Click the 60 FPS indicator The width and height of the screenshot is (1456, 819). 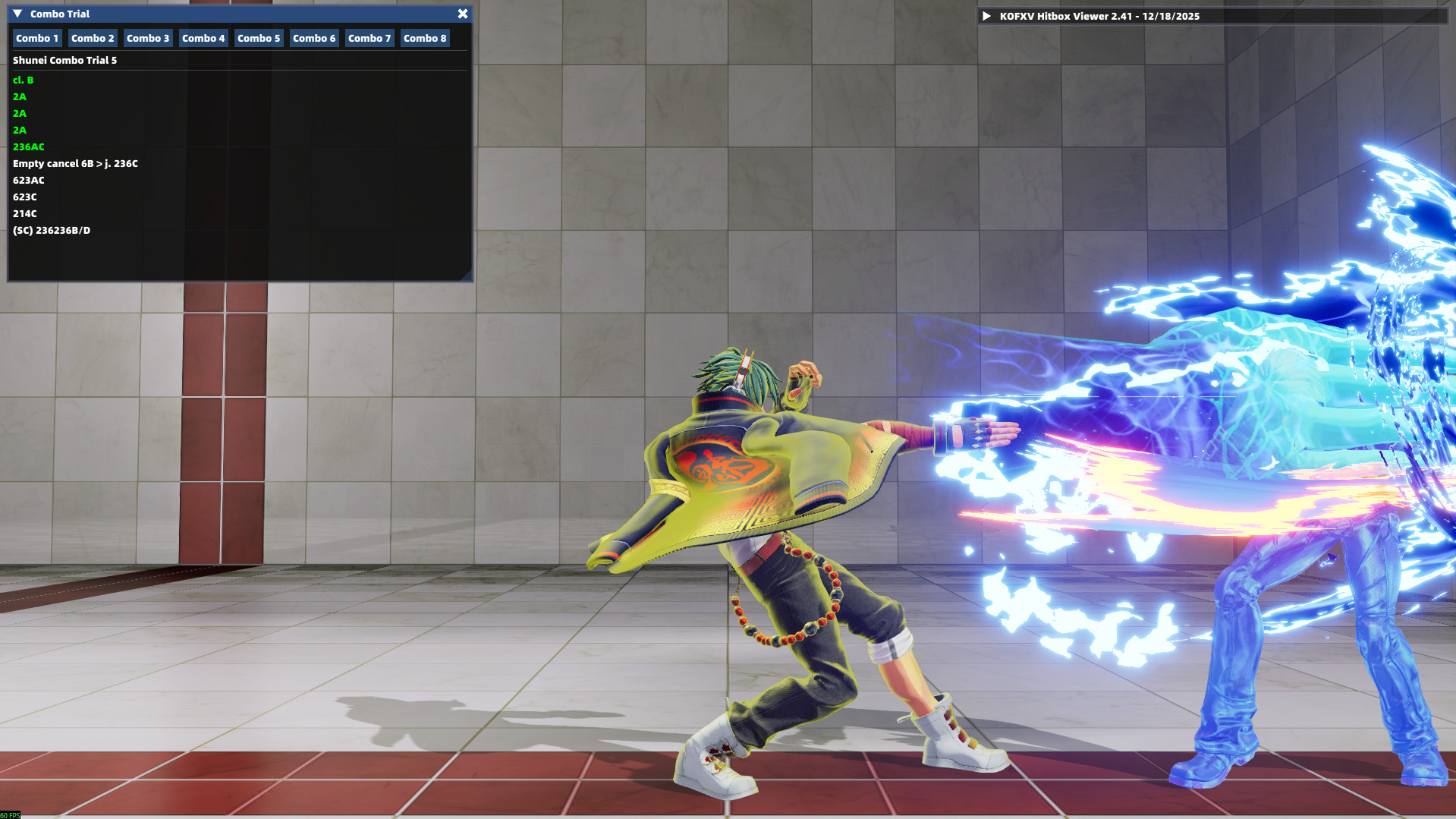tap(8, 814)
